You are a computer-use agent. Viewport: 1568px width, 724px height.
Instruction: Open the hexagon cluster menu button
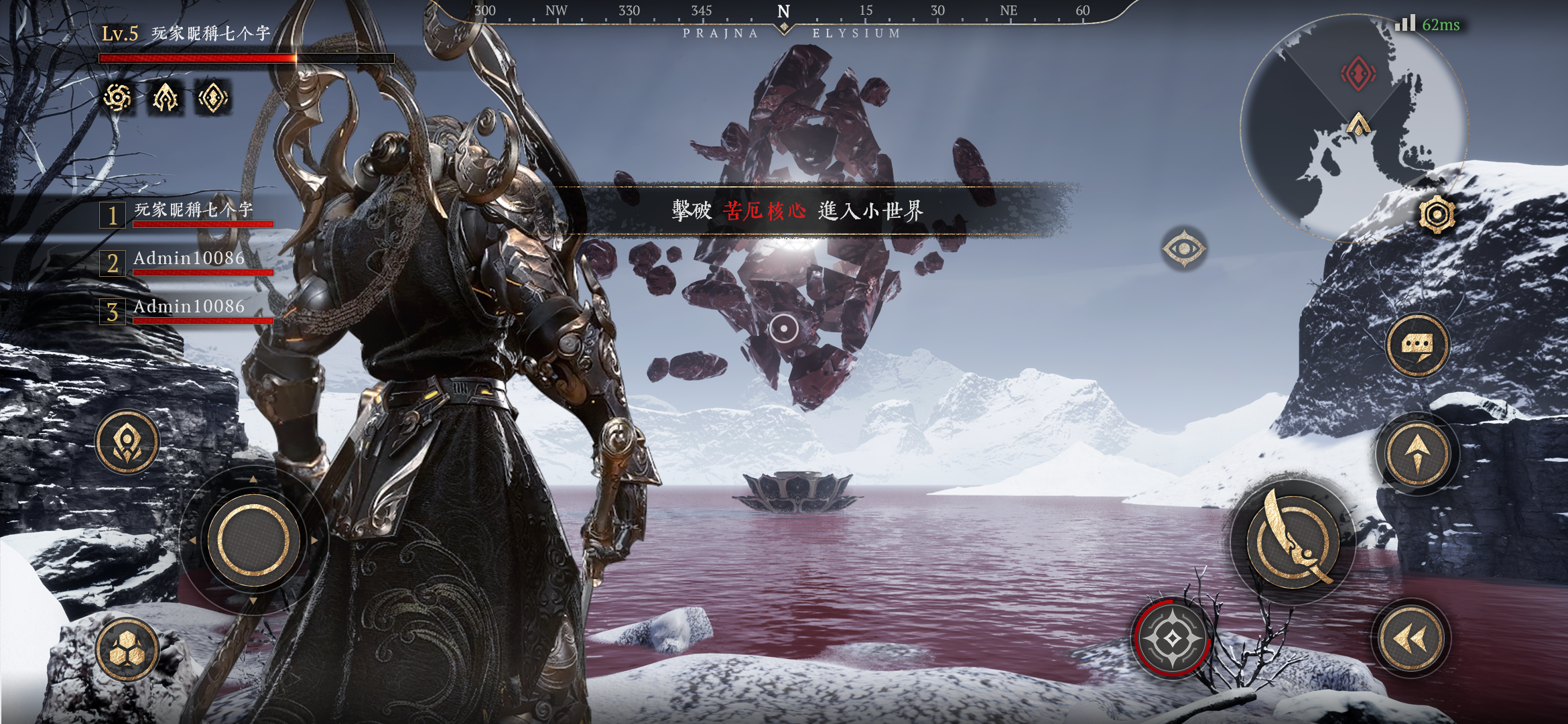point(127,650)
